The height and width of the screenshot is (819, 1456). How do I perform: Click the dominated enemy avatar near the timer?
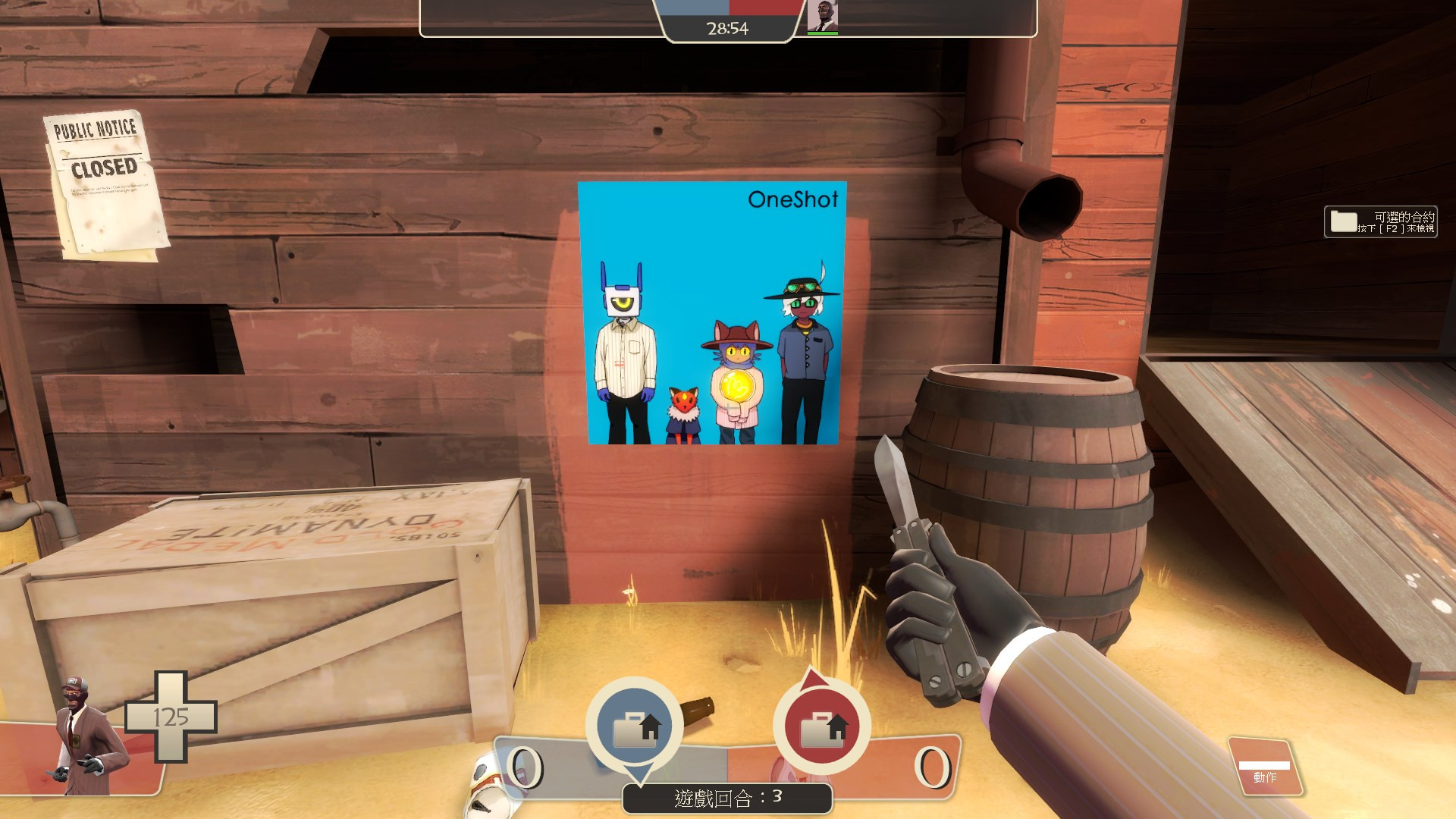[x=824, y=15]
